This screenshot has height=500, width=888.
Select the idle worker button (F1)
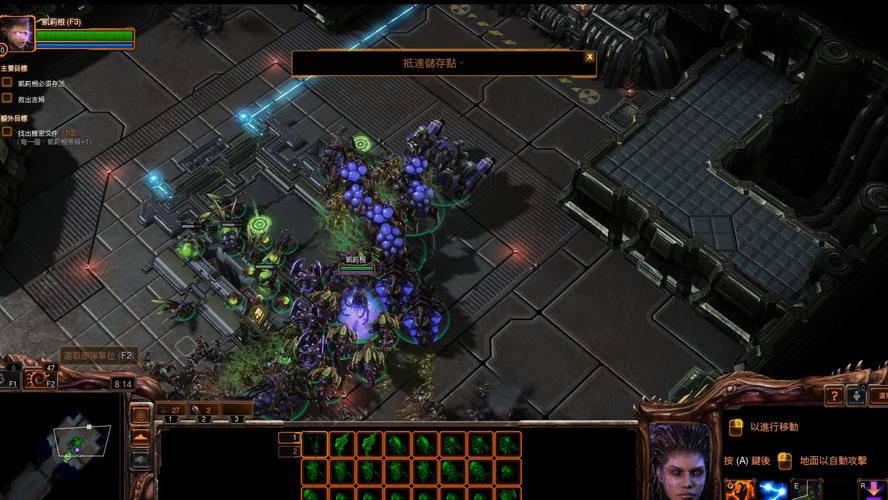(12, 377)
